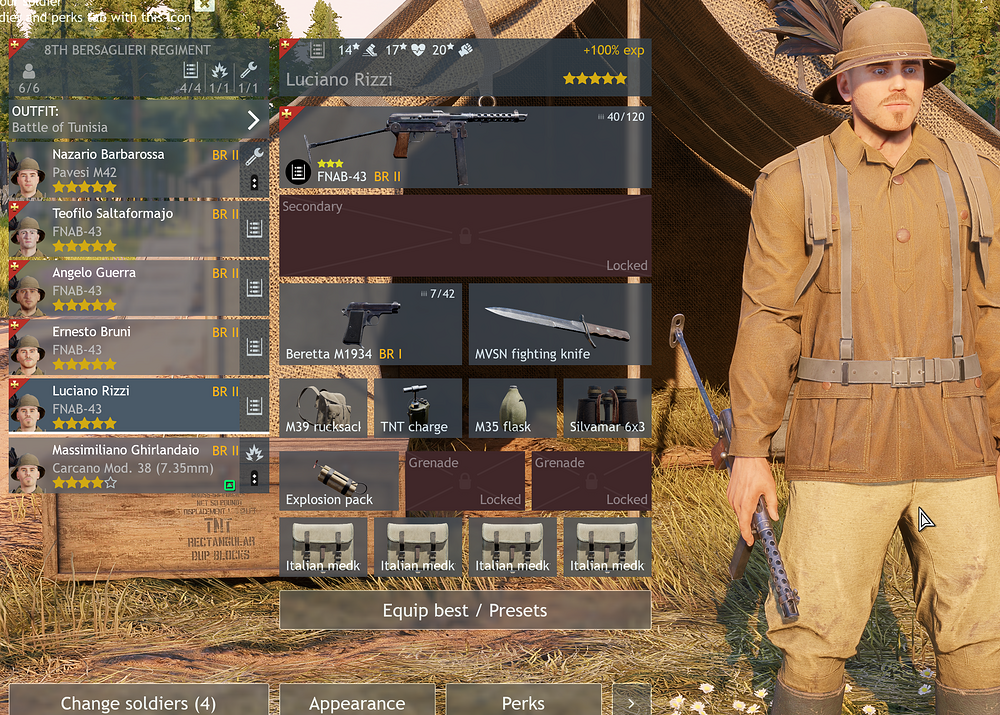Image resolution: width=1000 pixels, height=715 pixels.
Task: Click the arrow next to Perks
Action: coord(631,702)
